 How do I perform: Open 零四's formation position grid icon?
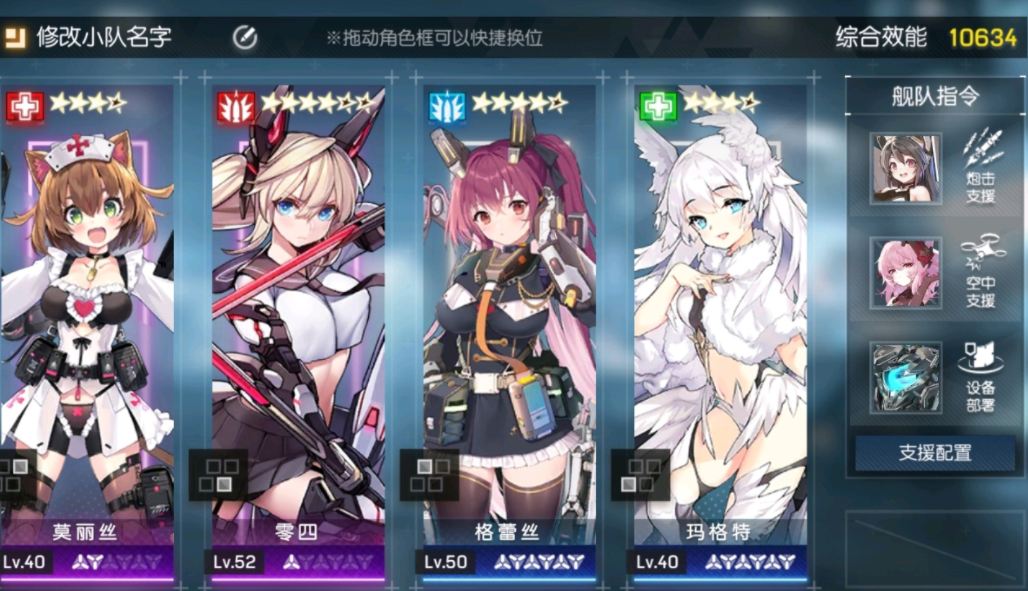218,474
